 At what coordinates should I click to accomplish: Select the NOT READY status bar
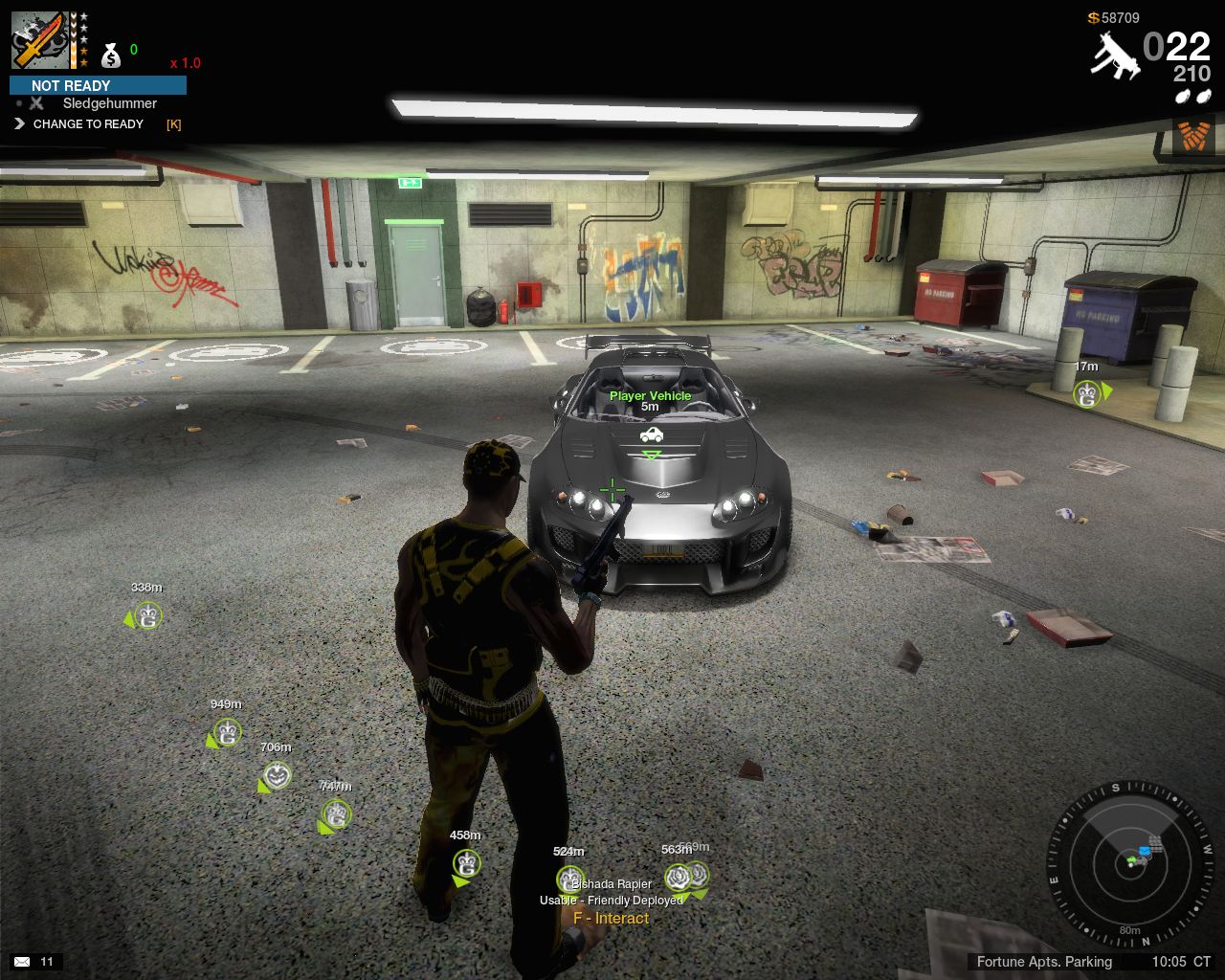pyautogui.click(x=98, y=85)
